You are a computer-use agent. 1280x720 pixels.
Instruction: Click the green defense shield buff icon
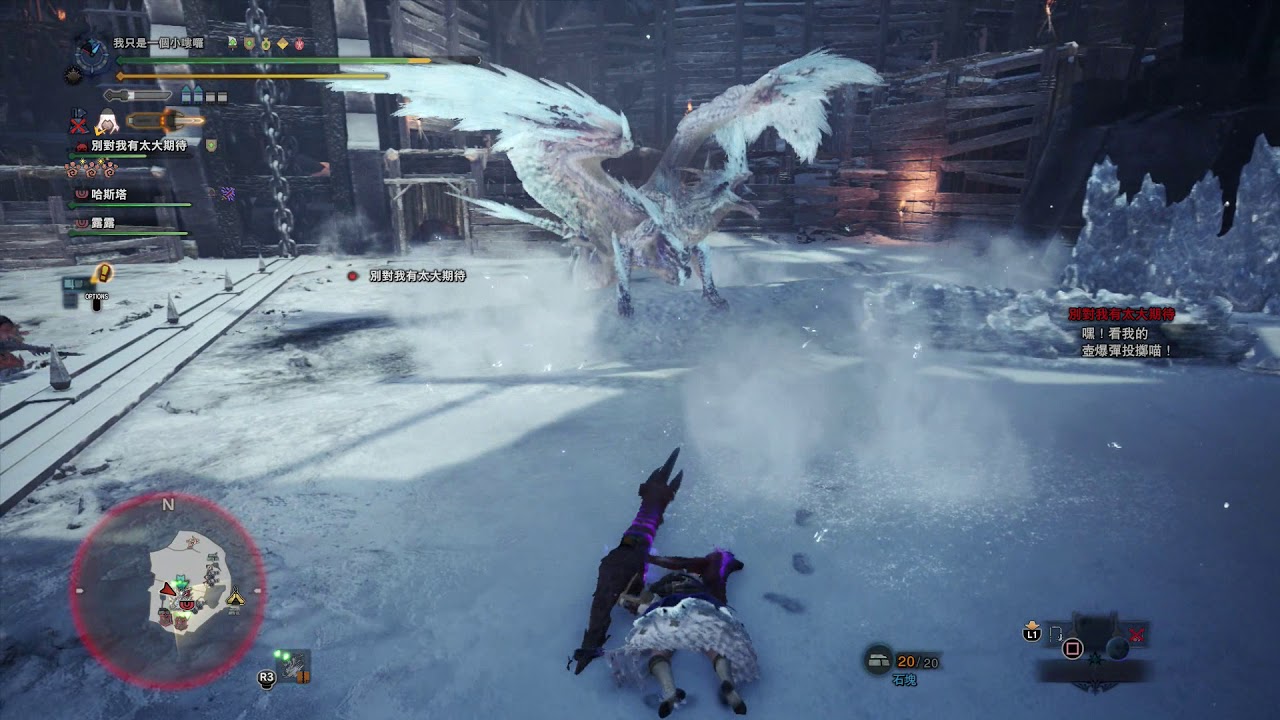(249, 44)
